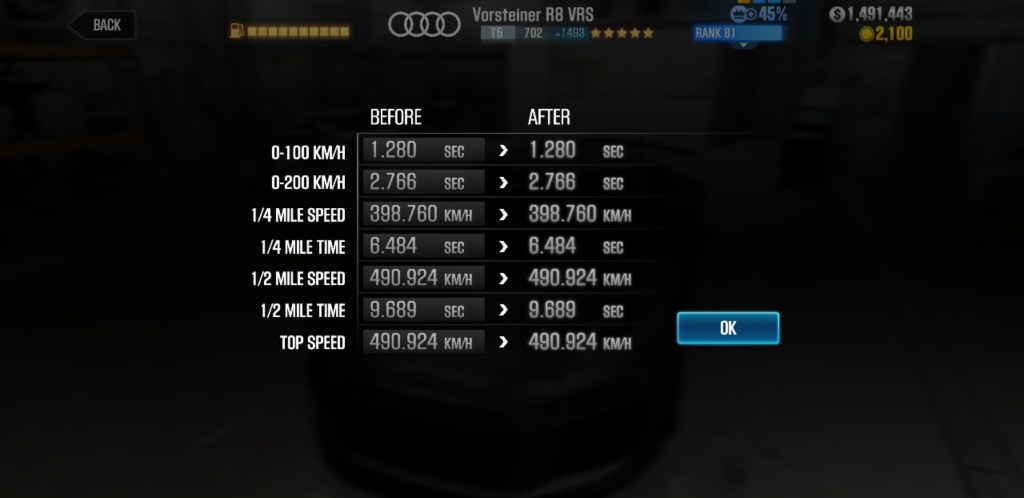Confirm the stats with the OK button

coord(727,328)
